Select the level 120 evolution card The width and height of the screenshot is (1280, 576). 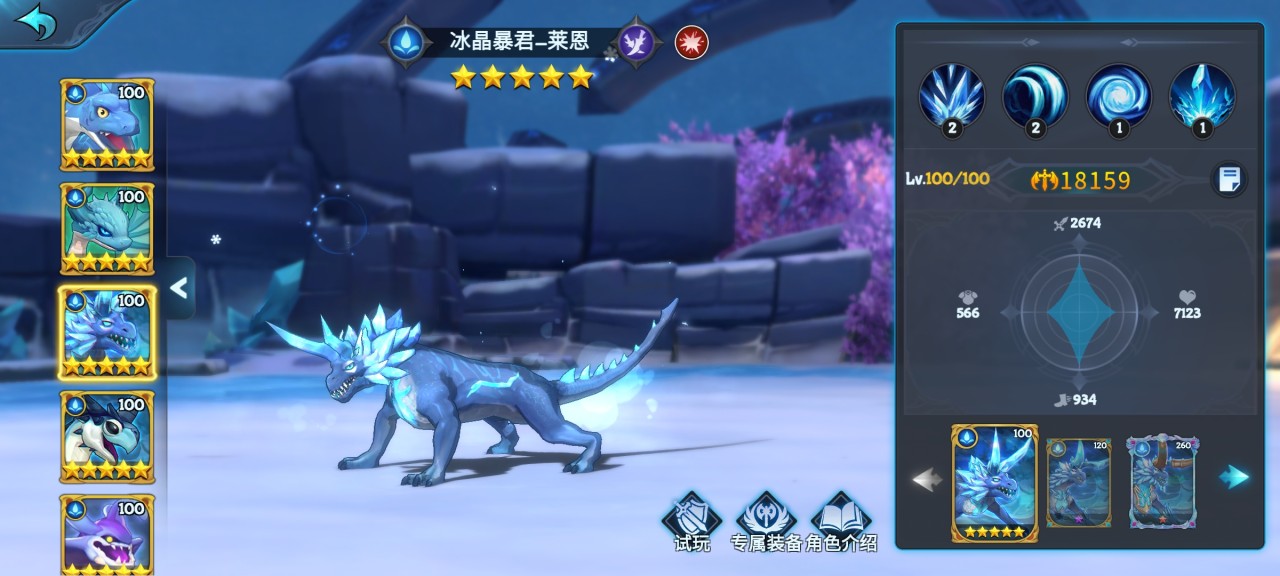click(1078, 483)
